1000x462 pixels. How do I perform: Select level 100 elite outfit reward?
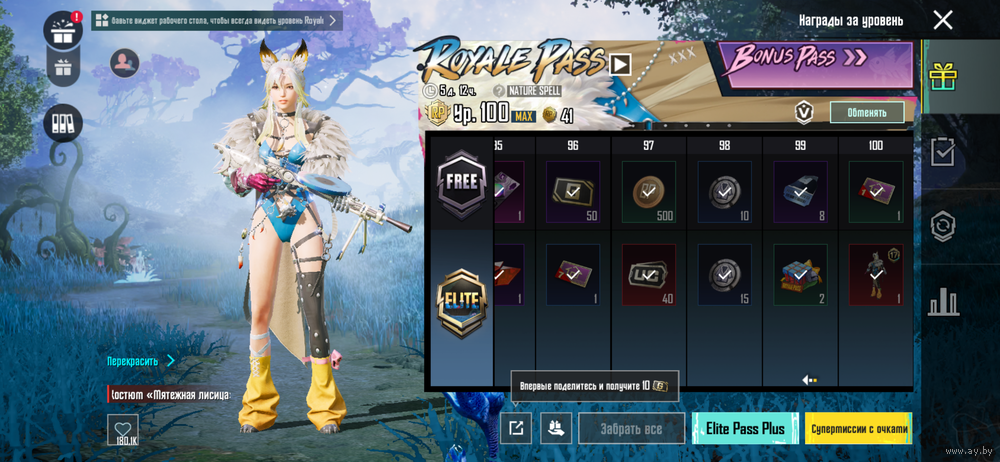pyautogui.click(x=875, y=275)
